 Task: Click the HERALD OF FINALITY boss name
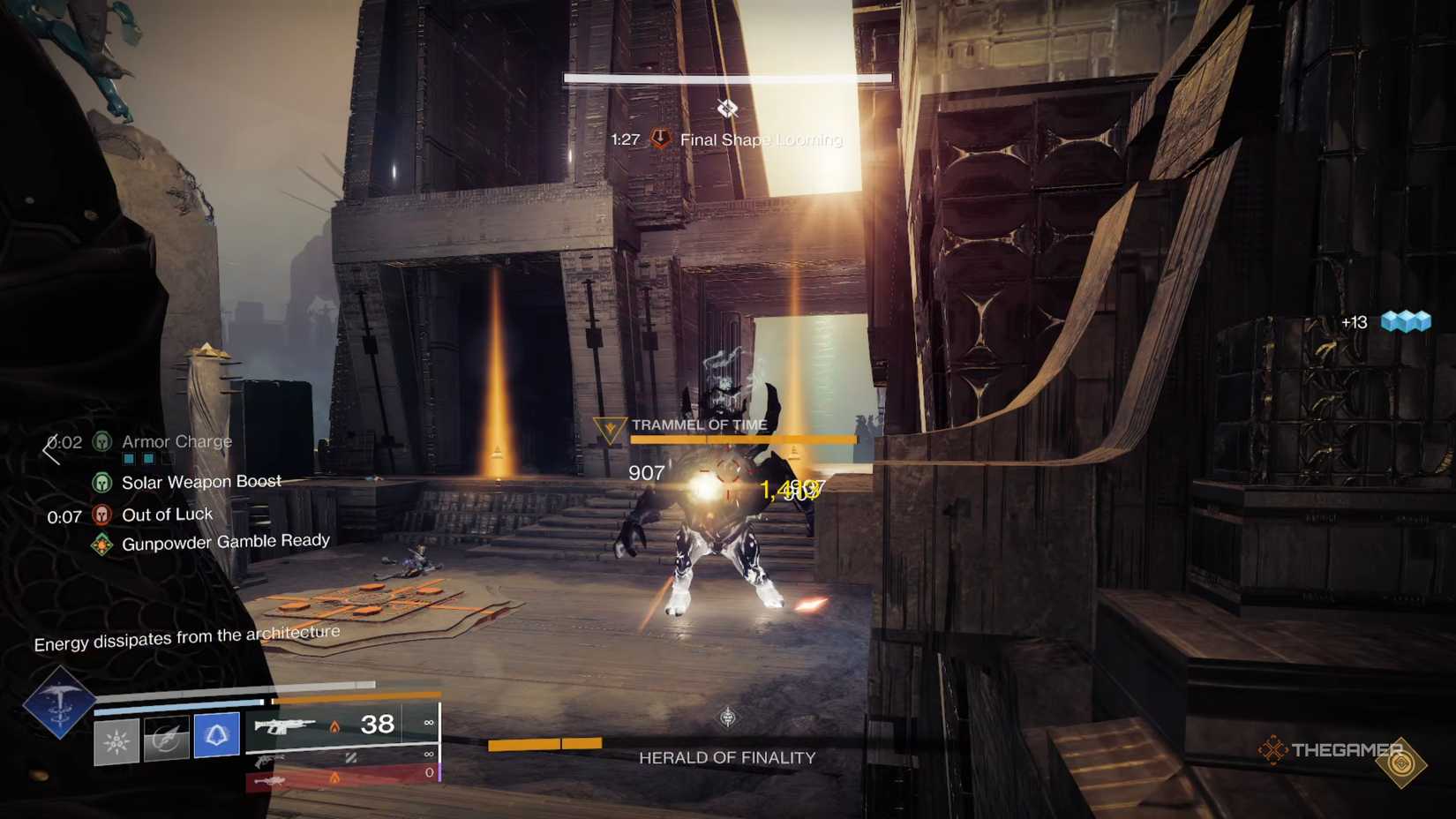727,756
